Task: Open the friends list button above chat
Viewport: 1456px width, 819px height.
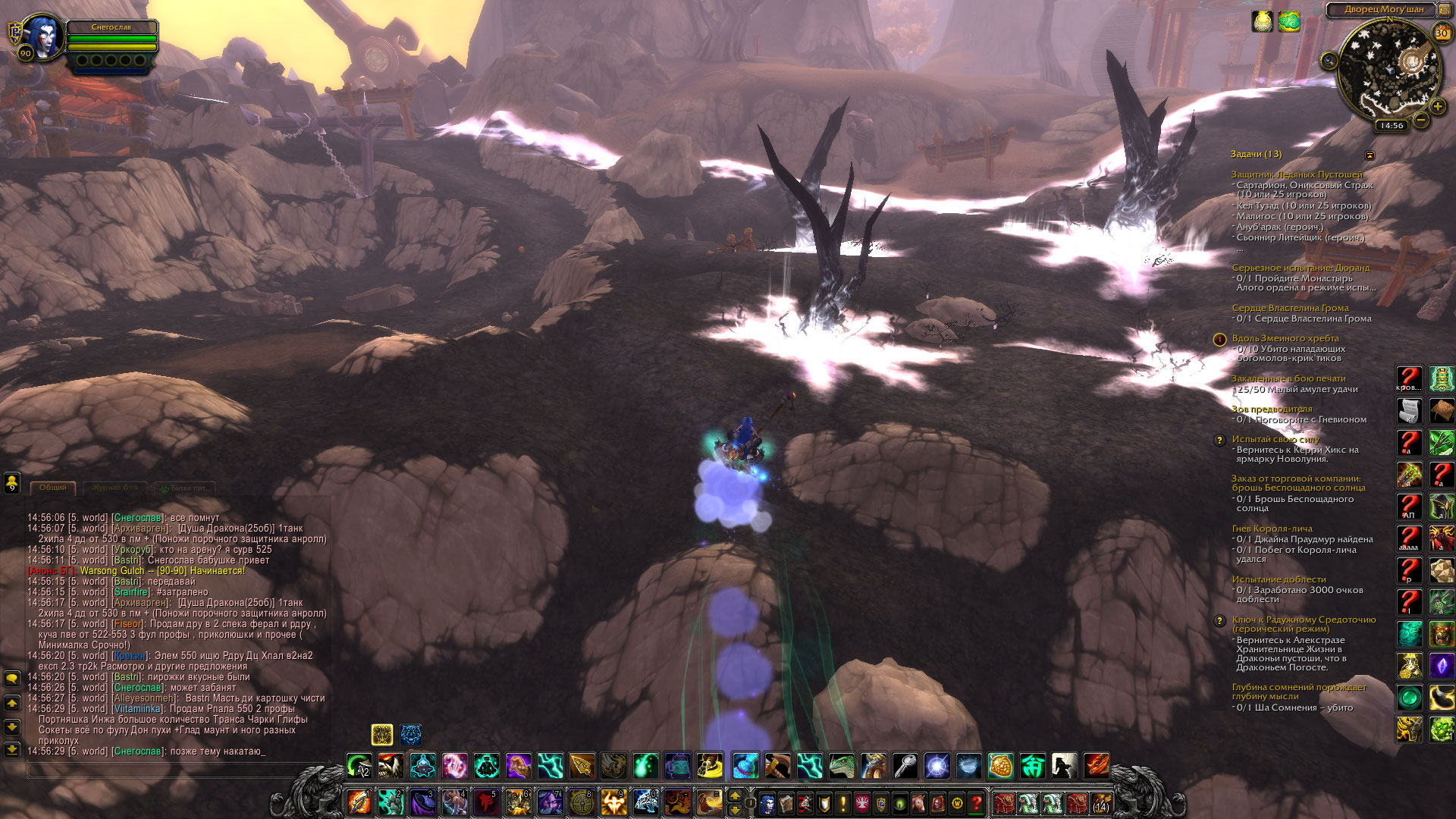Action: tap(12, 482)
